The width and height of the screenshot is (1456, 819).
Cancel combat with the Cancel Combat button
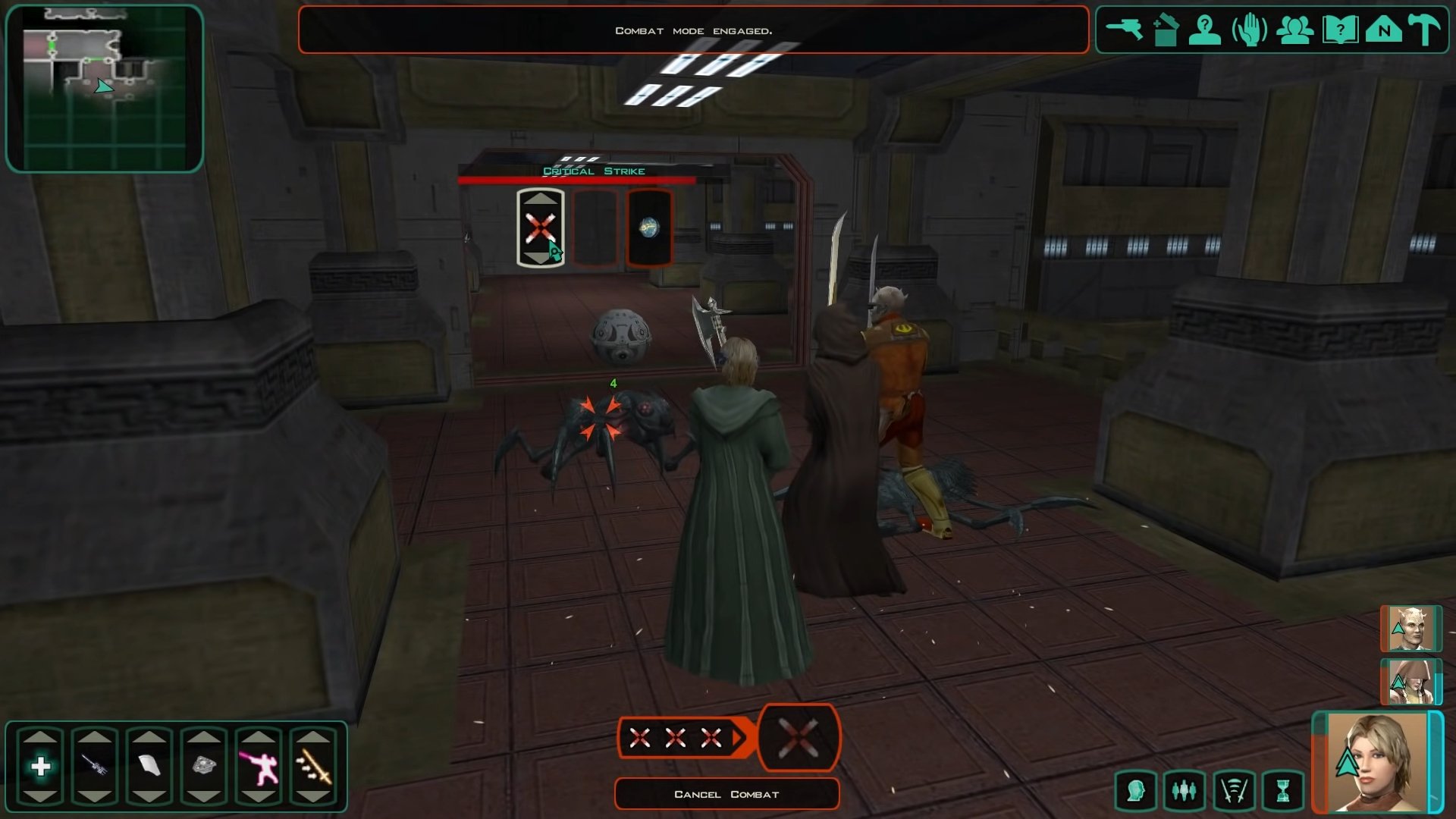click(x=726, y=794)
